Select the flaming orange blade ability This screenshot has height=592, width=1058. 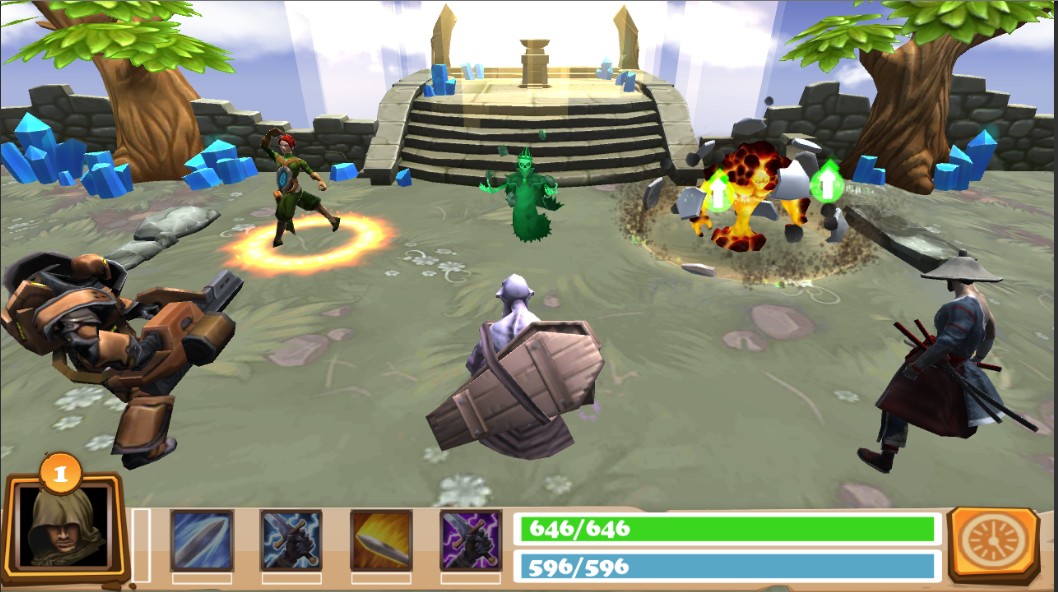coord(381,540)
